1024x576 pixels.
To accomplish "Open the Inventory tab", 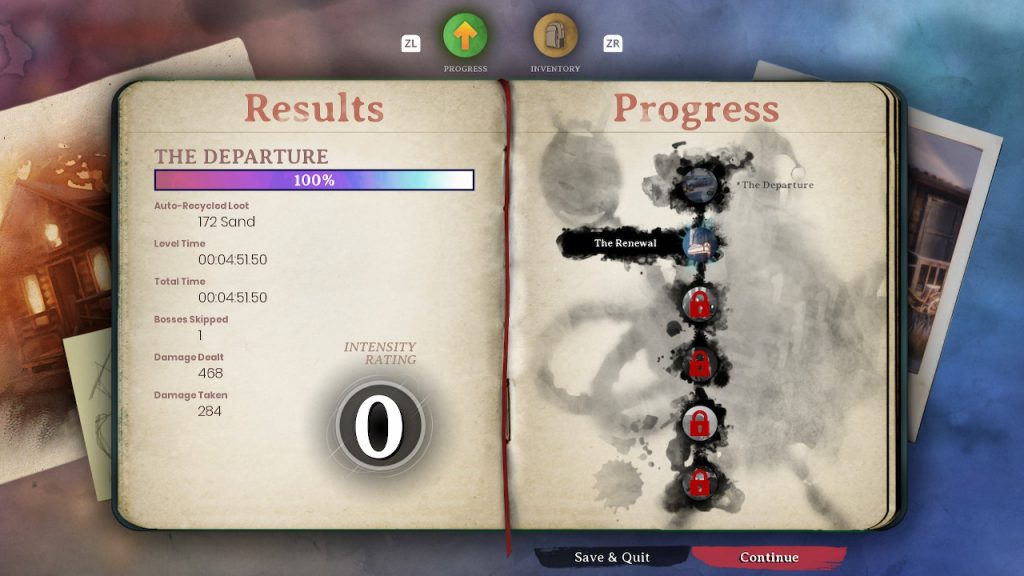I will point(555,36).
